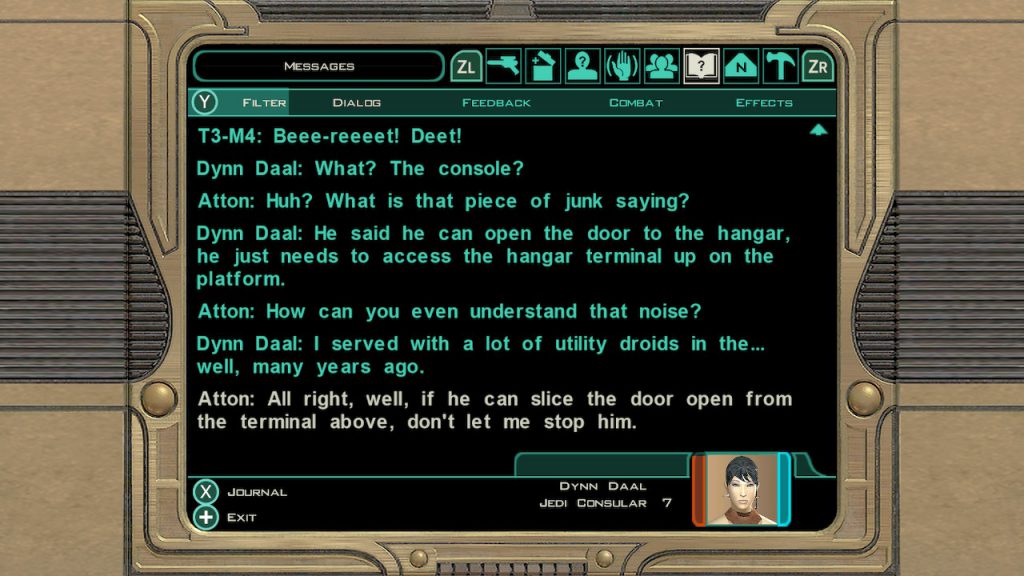Open the map icon marked N

point(740,67)
